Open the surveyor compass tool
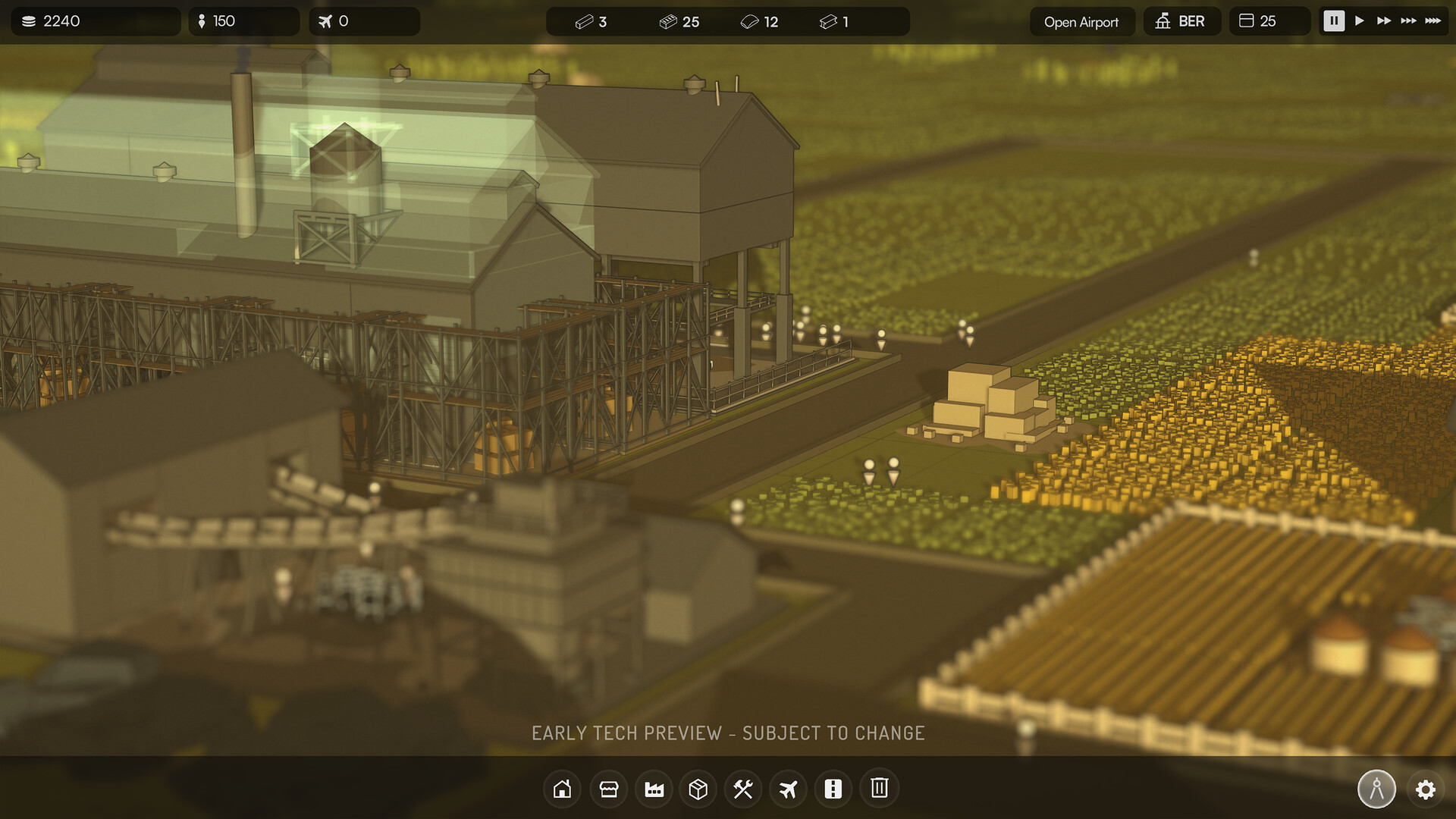The image size is (1456, 819). coord(1376,789)
